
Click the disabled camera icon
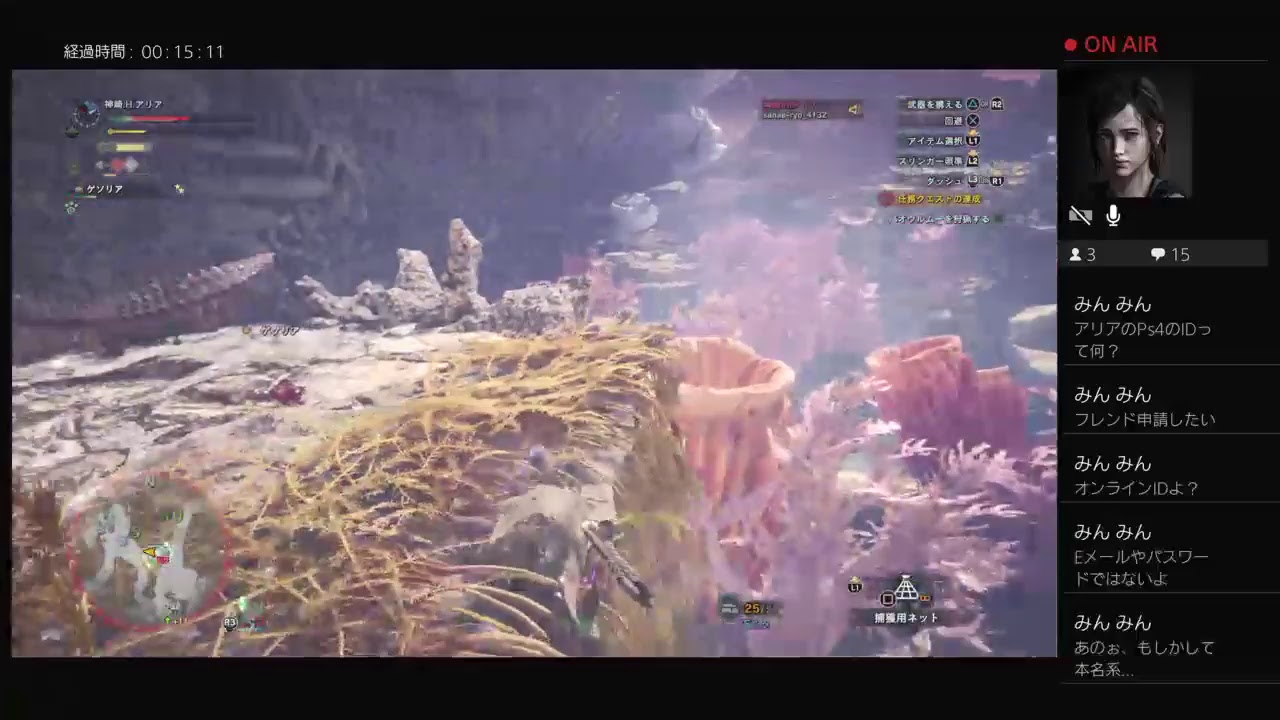[x=1080, y=215]
